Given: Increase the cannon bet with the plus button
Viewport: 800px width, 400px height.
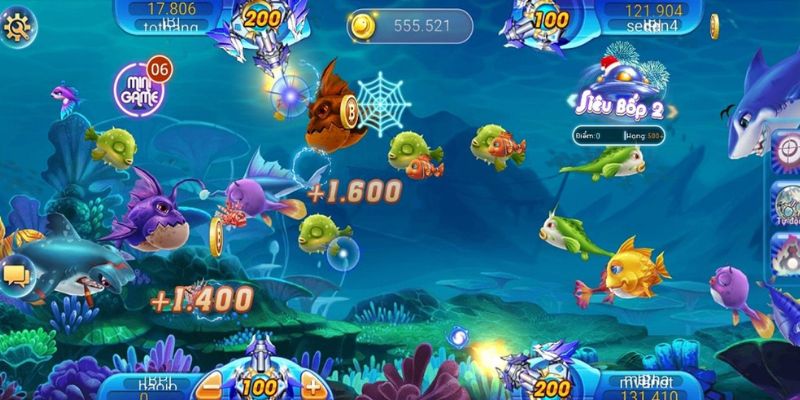Looking at the screenshot, I should [x=312, y=386].
